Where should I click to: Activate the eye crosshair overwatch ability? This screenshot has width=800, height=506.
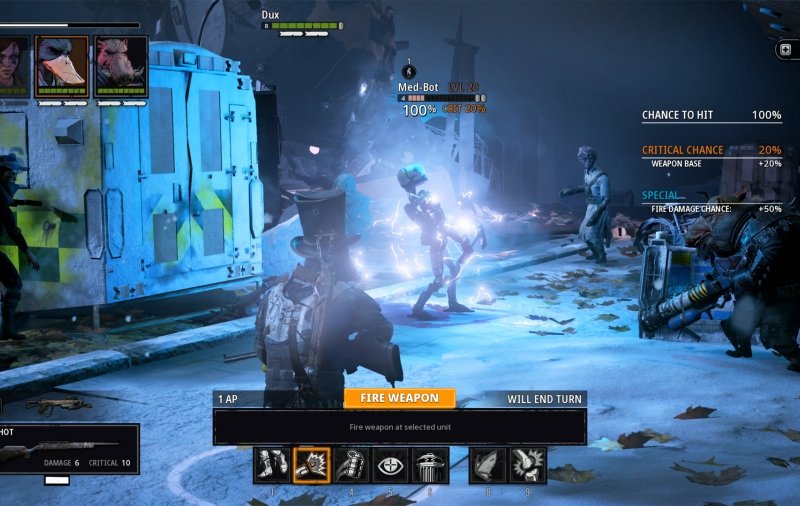390,465
